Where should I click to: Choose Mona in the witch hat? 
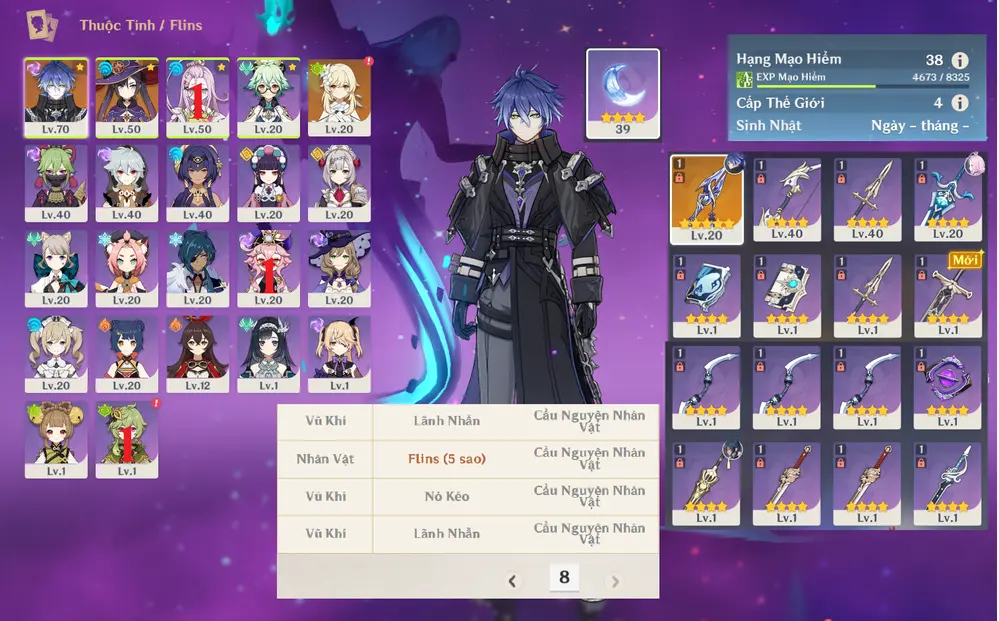pyautogui.click(x=127, y=94)
